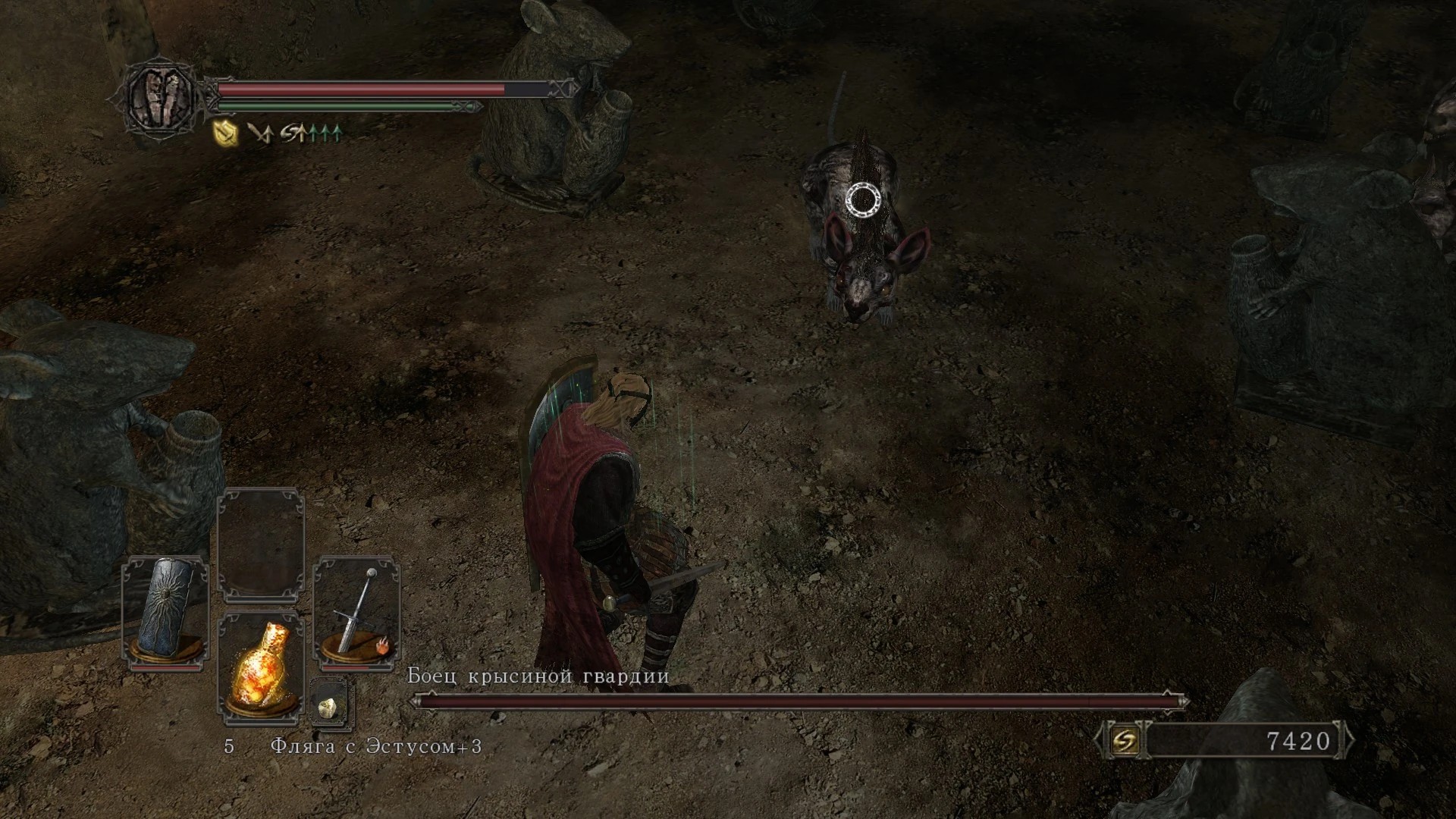Select the right-hand sword slot

[x=356, y=611]
